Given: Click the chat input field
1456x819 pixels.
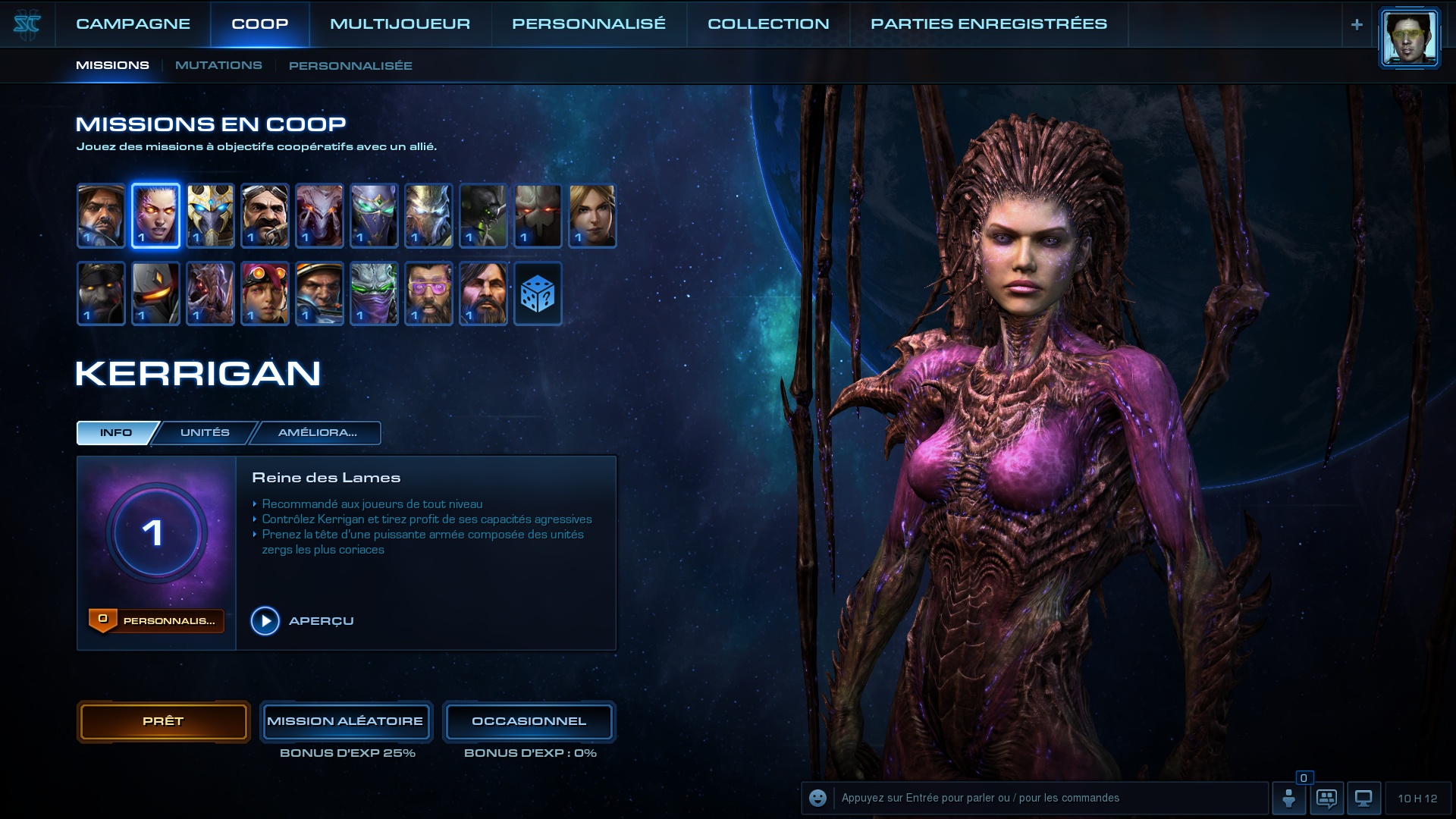Looking at the screenshot, I should point(1050,798).
